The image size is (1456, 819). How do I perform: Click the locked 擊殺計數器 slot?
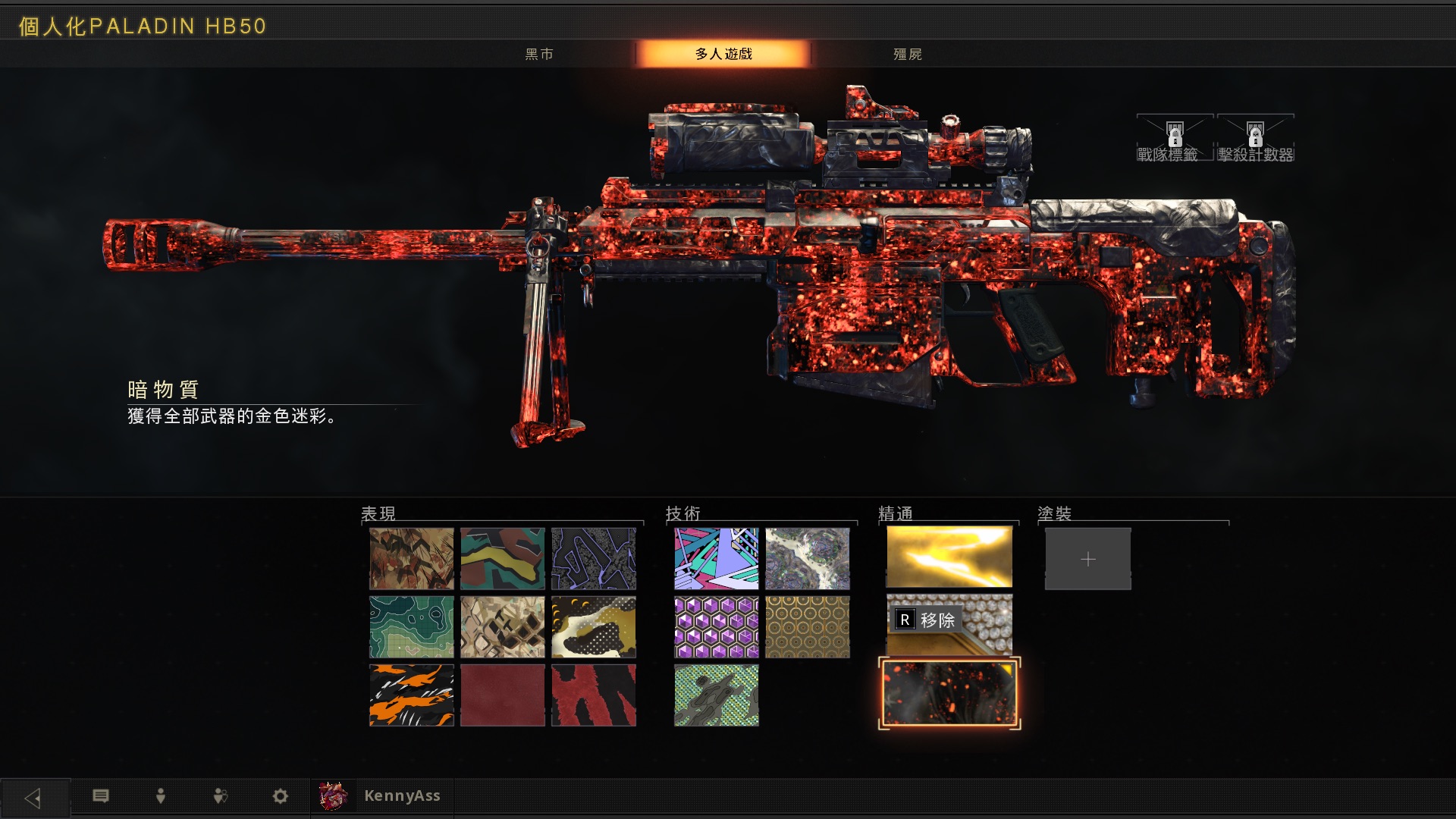tap(1255, 140)
